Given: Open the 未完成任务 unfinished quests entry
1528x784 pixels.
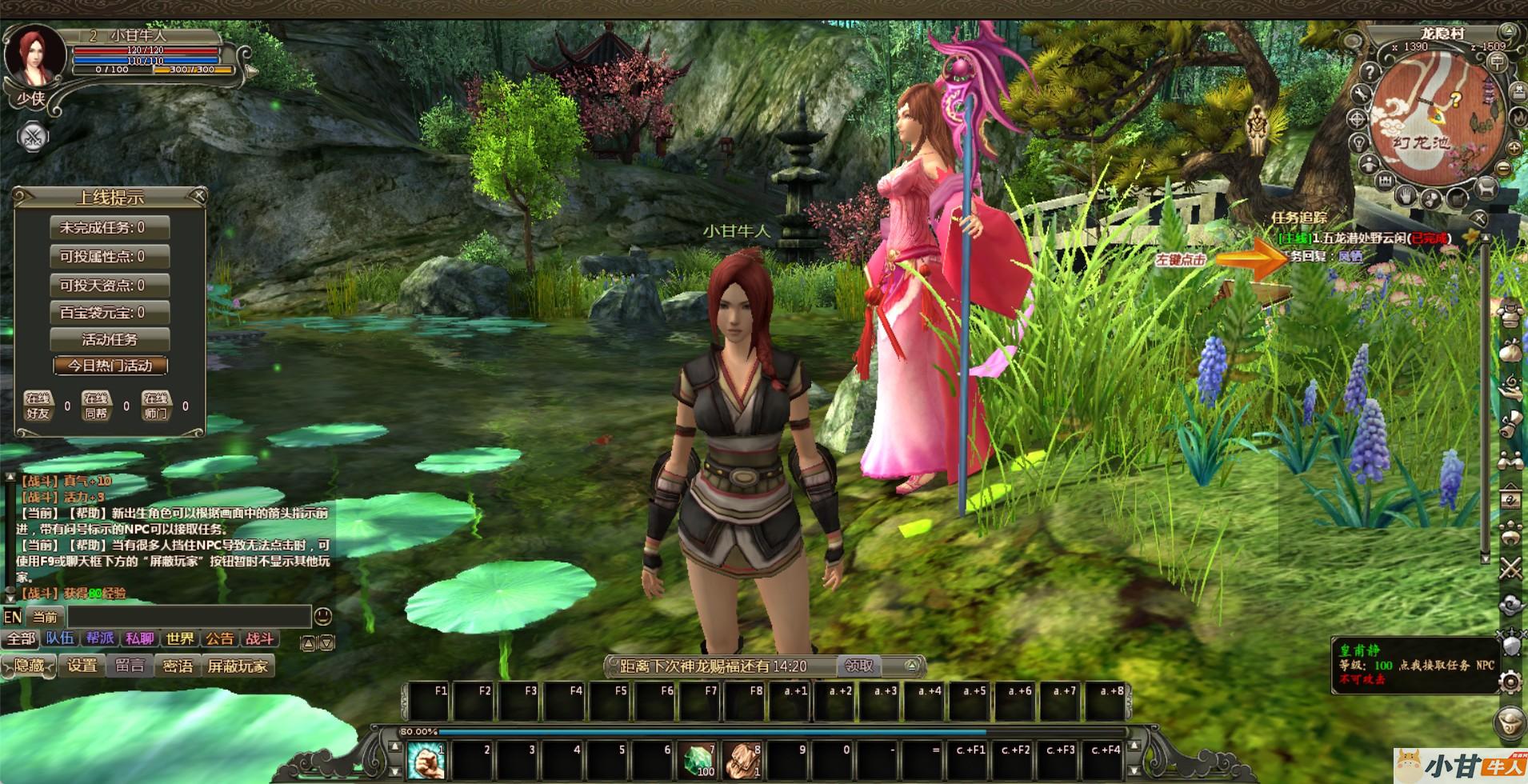Looking at the screenshot, I should click(x=110, y=228).
